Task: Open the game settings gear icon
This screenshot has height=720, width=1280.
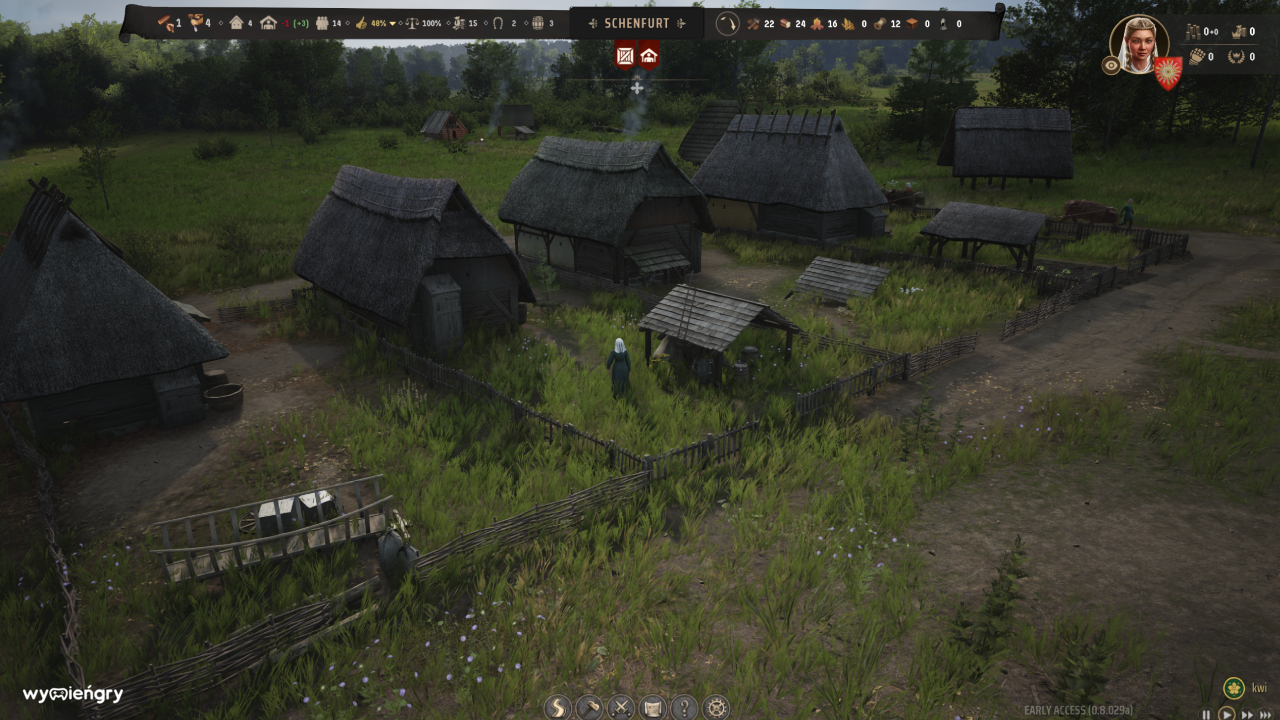Action: [716, 709]
